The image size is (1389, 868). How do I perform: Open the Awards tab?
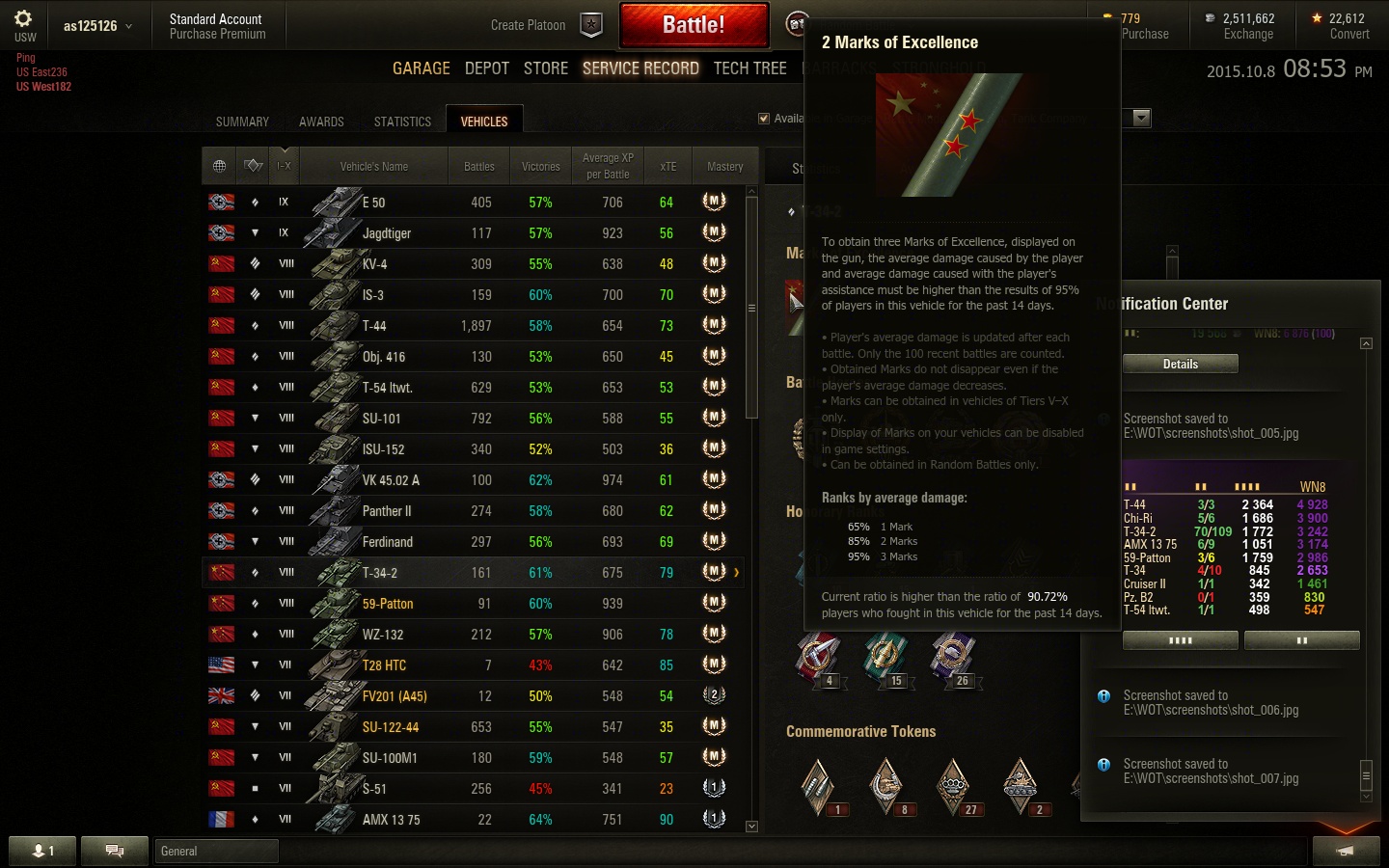pos(321,122)
